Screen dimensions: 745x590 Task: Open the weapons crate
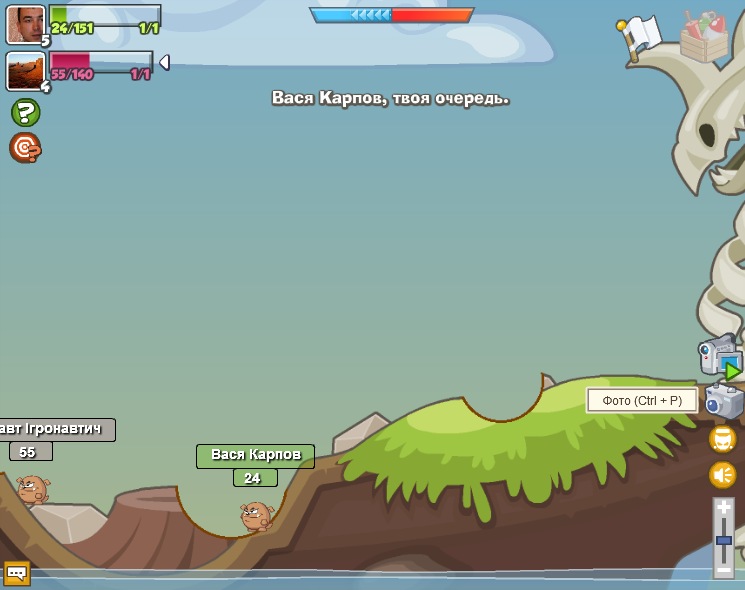tap(704, 38)
